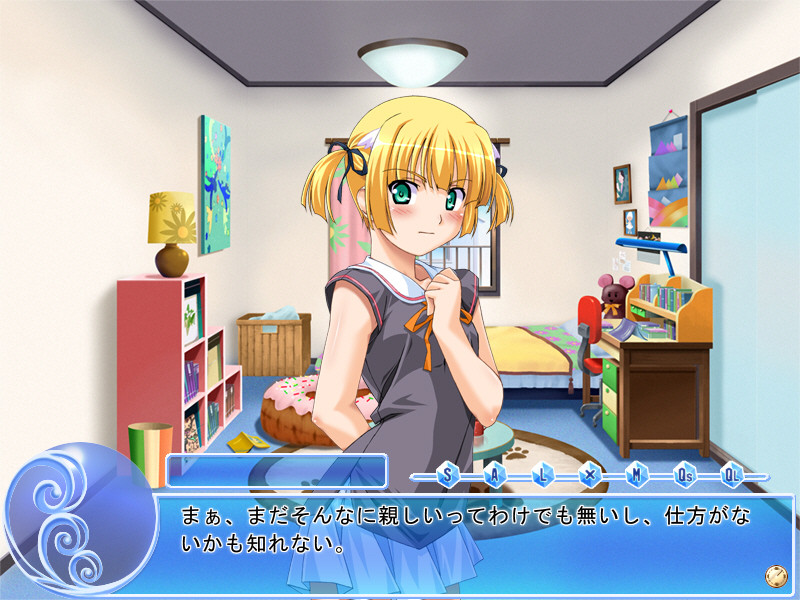
Task: Hide the text window with × button
Action: [589, 475]
